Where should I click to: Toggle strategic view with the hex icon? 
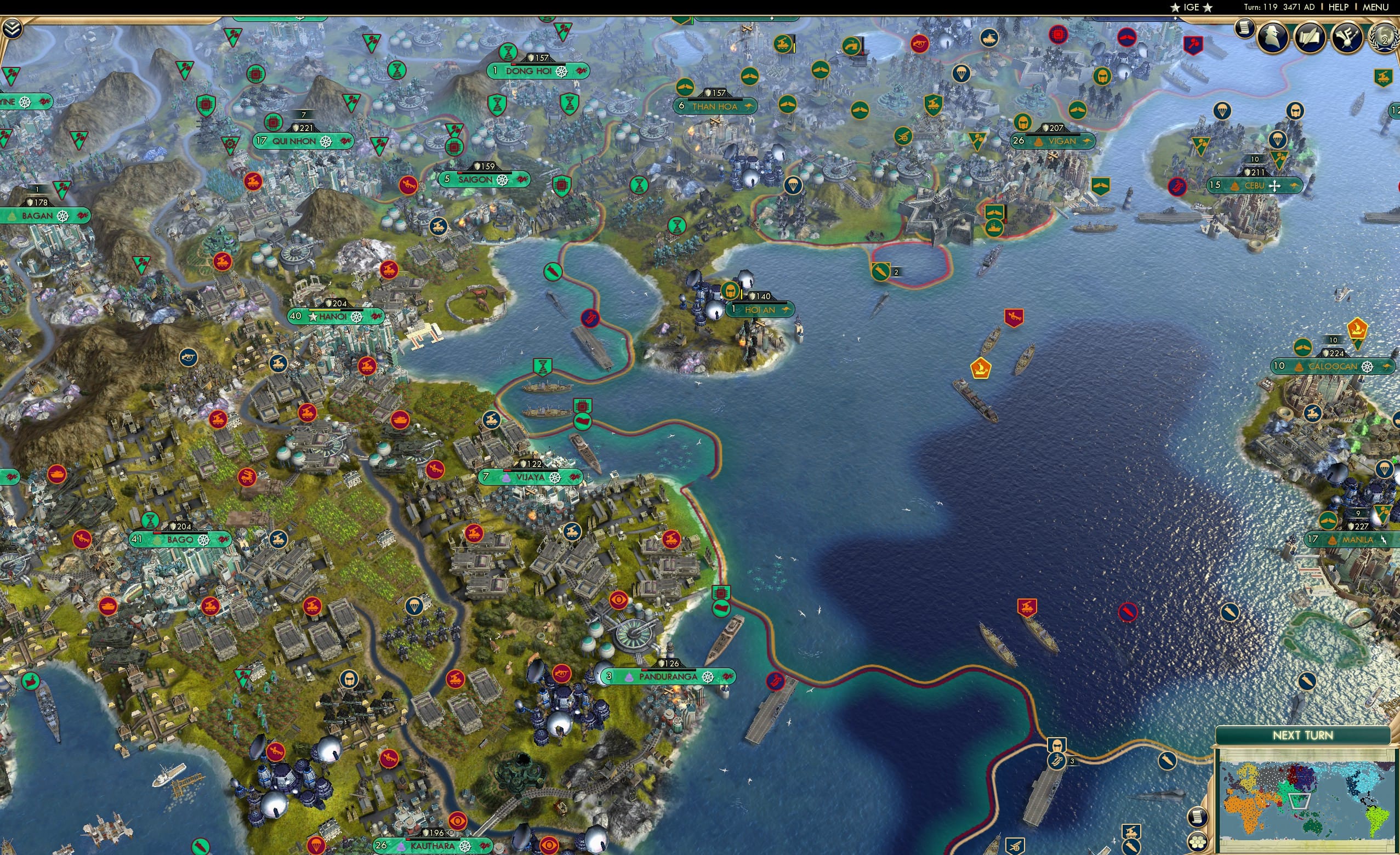click(x=1198, y=843)
